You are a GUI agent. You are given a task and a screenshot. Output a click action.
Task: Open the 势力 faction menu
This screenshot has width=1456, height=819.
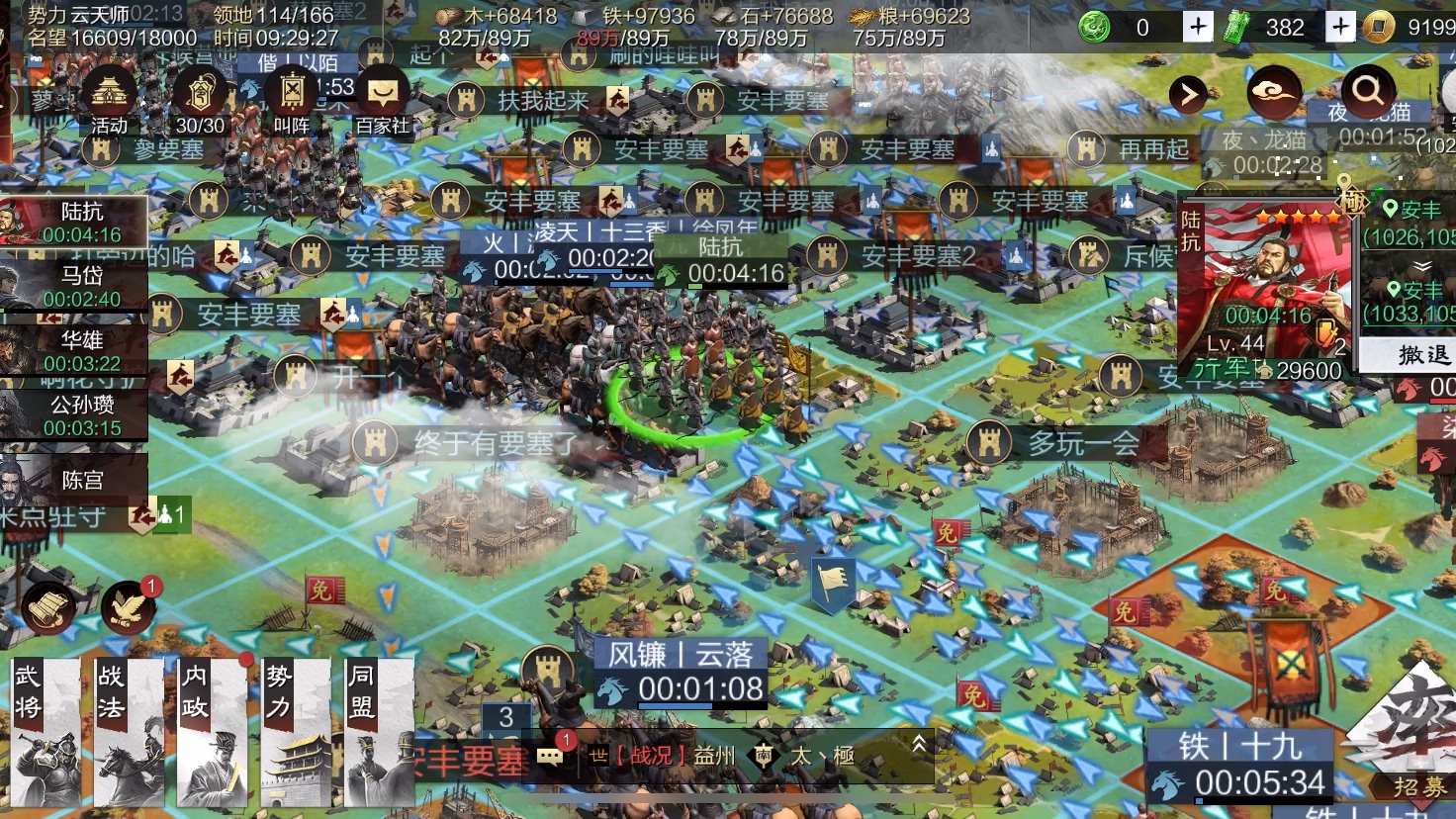tap(296, 733)
